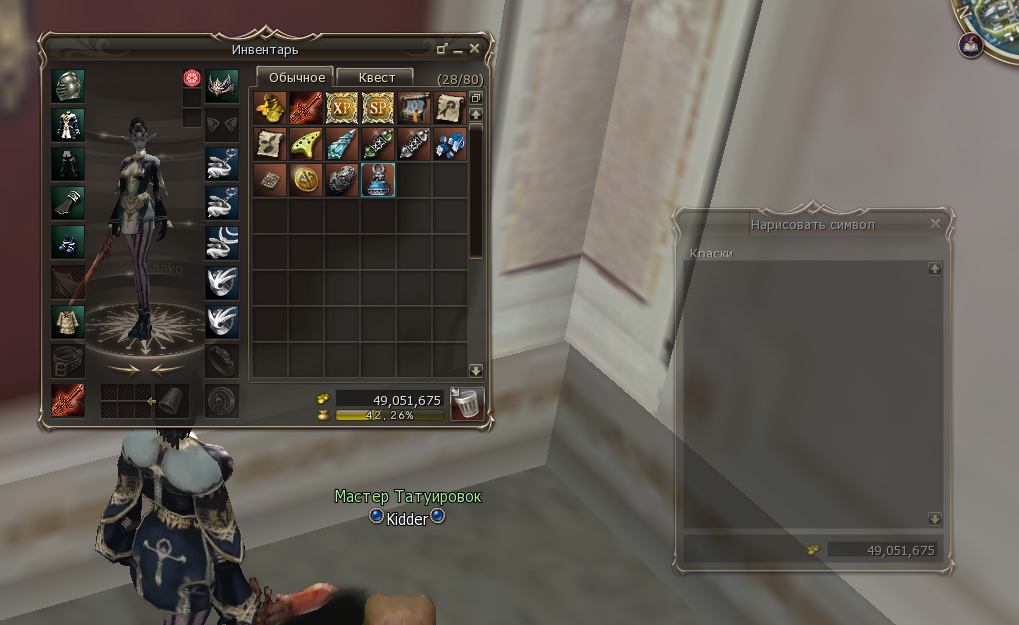
Task: Select the XP scroll item
Action: [342, 107]
